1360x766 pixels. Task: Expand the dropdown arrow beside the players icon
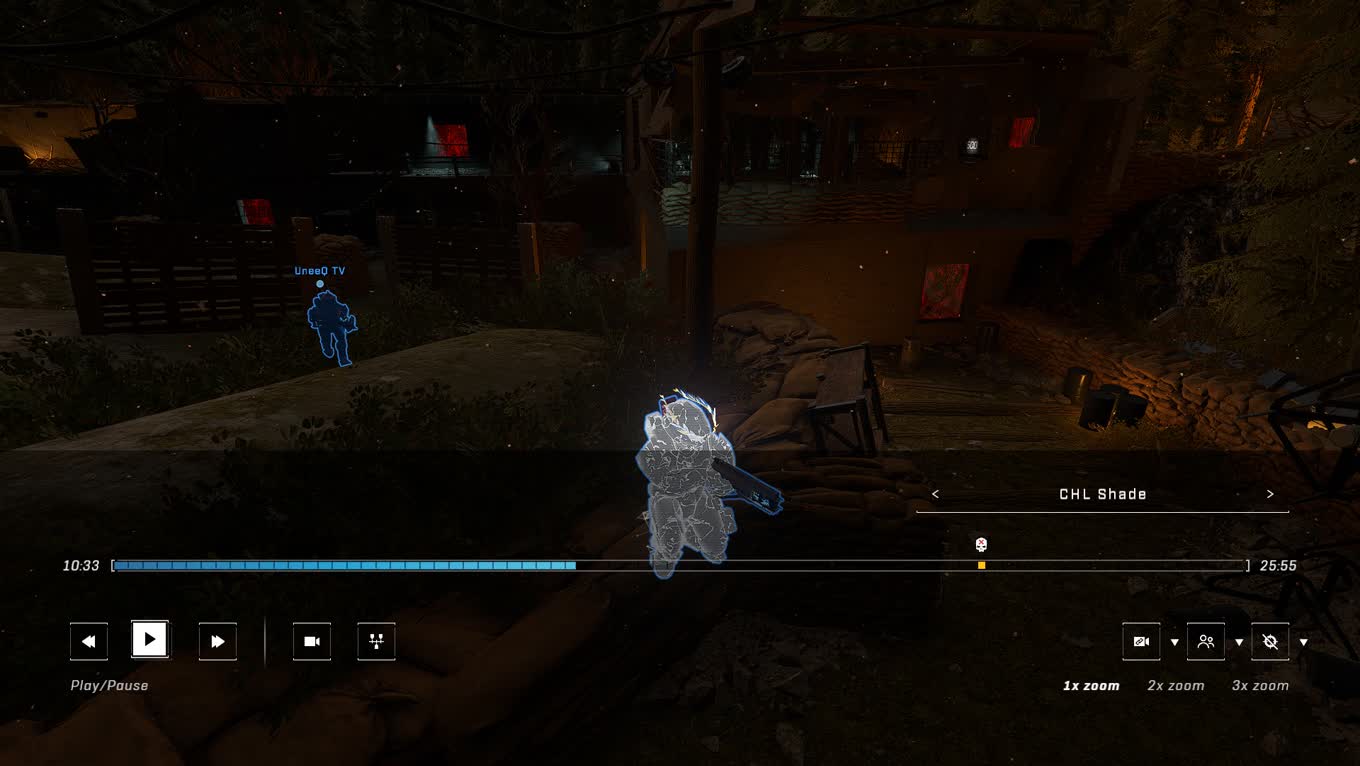point(1239,642)
